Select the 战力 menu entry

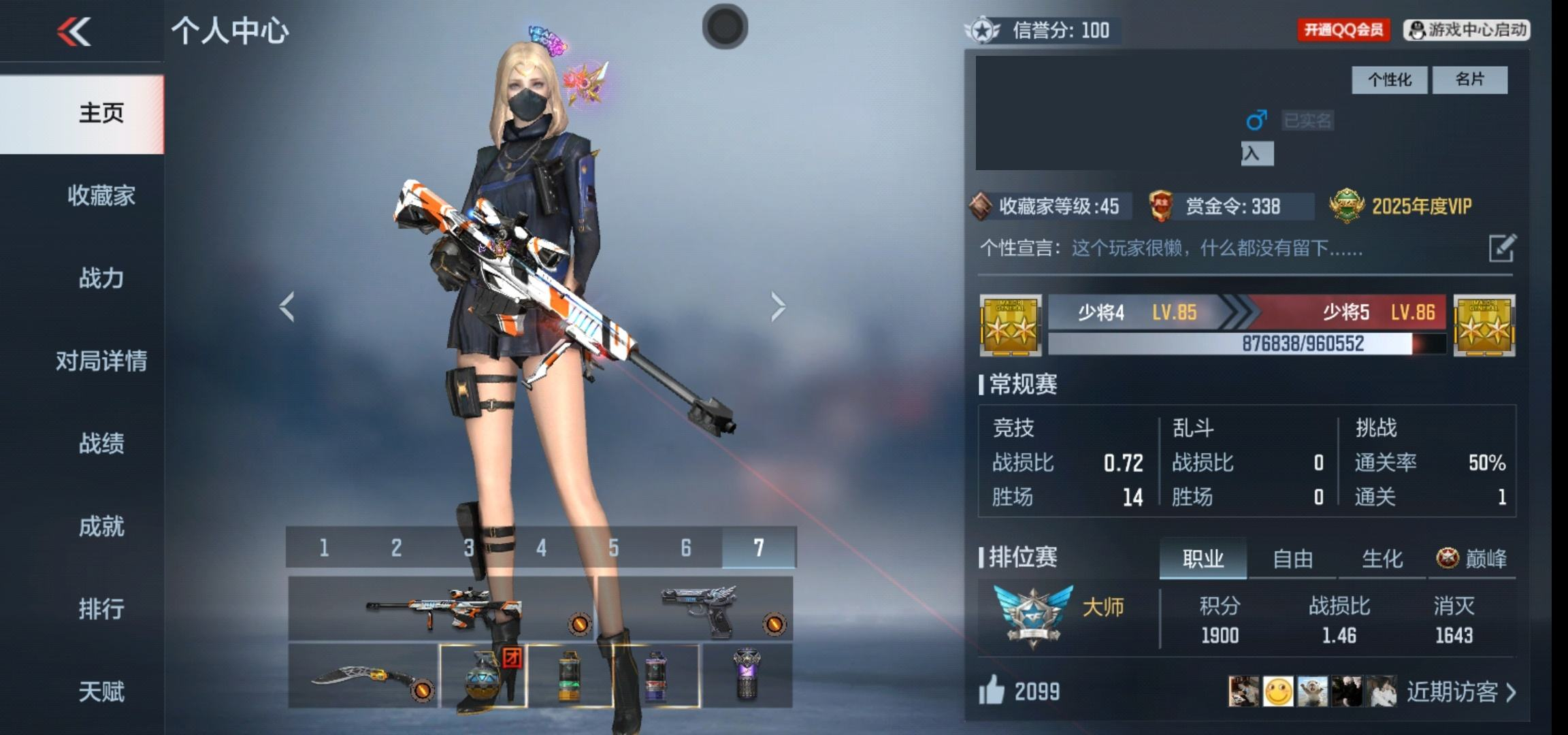tap(101, 278)
